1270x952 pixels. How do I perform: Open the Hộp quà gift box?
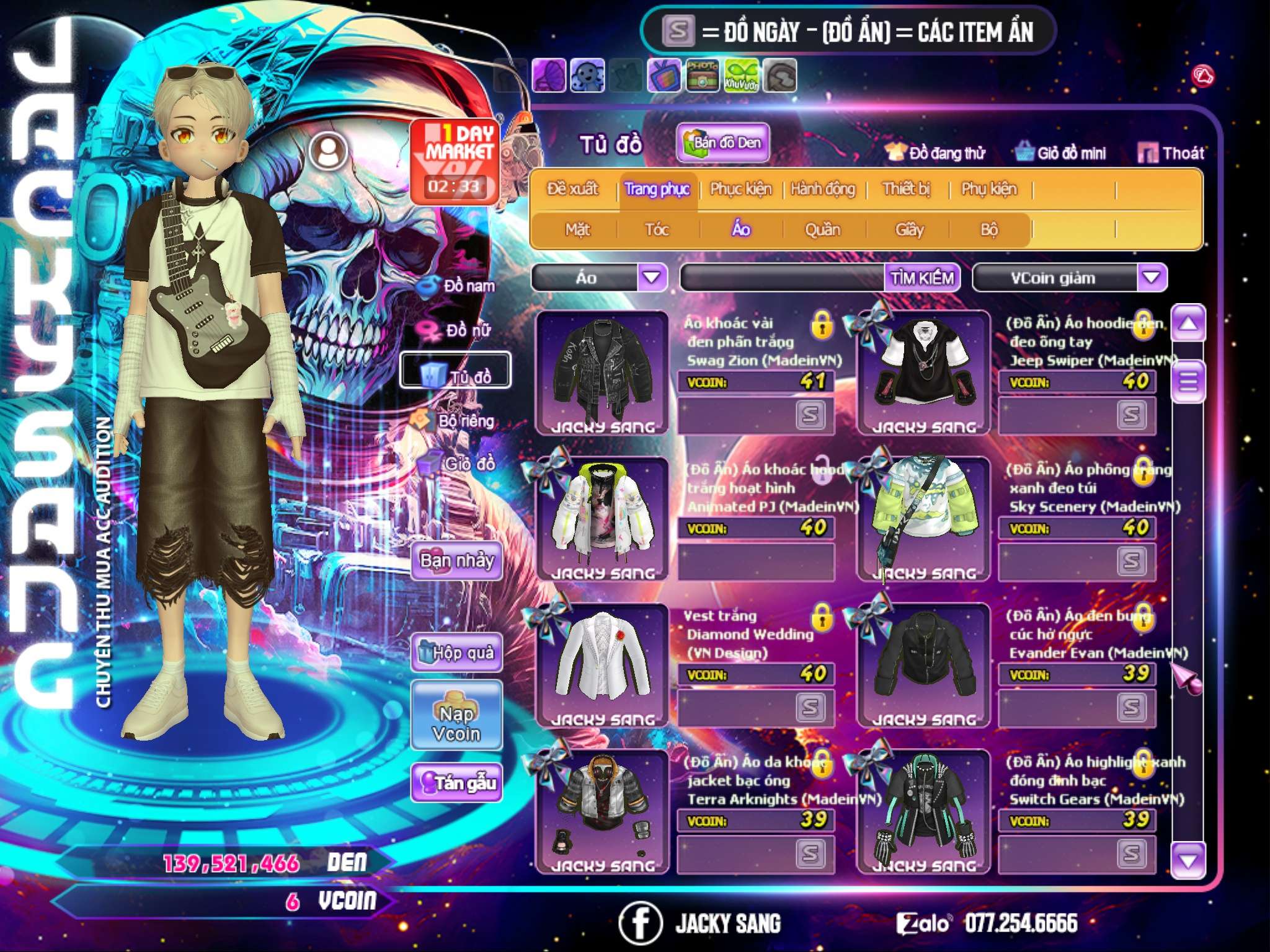pyautogui.click(x=457, y=653)
